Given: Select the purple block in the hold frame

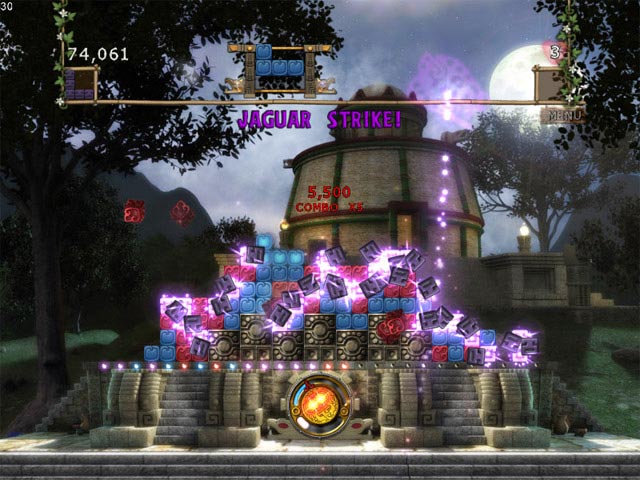Looking at the screenshot, I should click(80, 84).
